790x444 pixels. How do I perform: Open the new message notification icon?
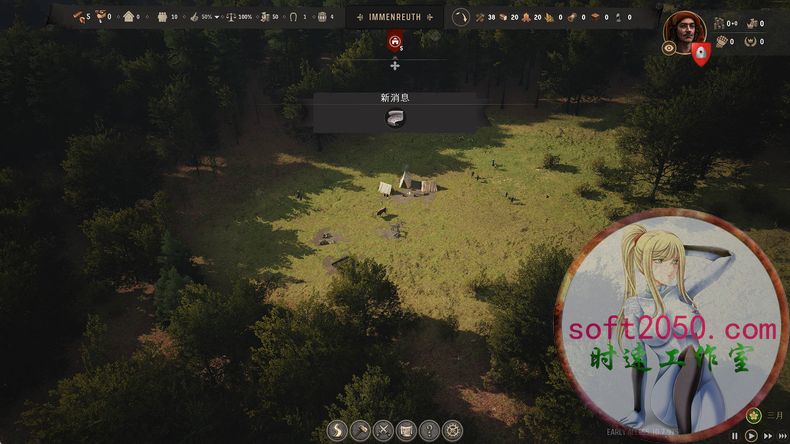pyautogui.click(x=395, y=119)
